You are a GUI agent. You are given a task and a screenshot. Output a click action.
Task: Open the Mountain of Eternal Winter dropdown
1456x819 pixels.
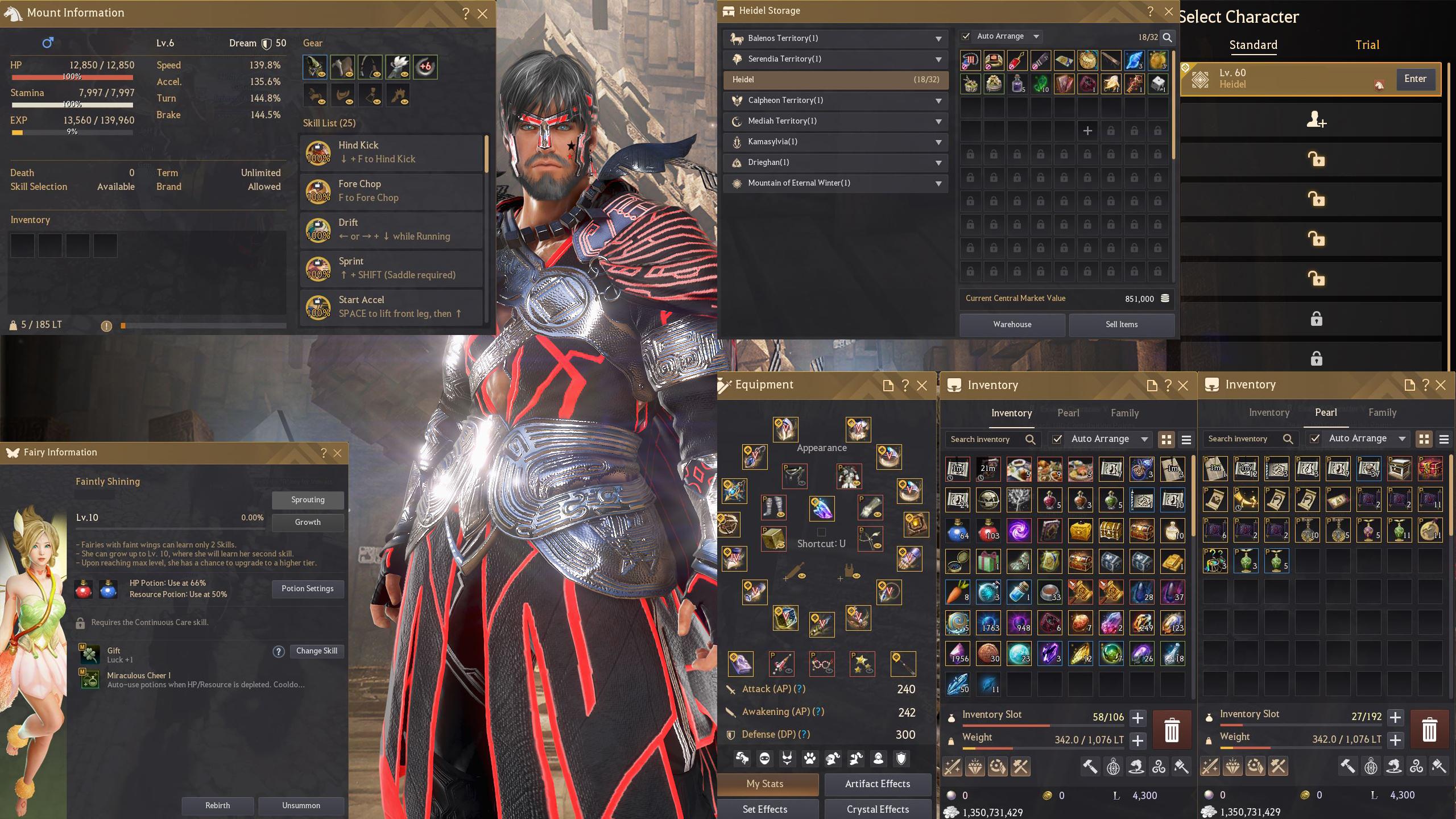939,183
